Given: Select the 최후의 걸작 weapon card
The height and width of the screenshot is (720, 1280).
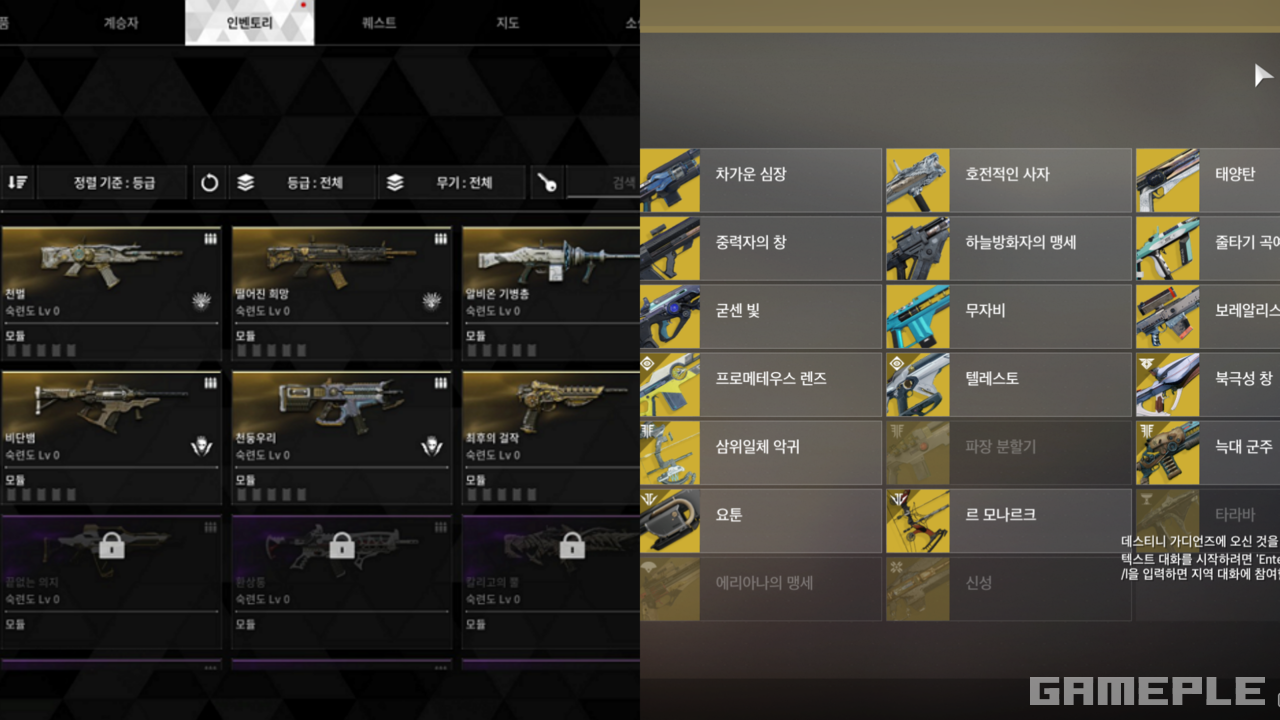Looking at the screenshot, I should (551, 438).
